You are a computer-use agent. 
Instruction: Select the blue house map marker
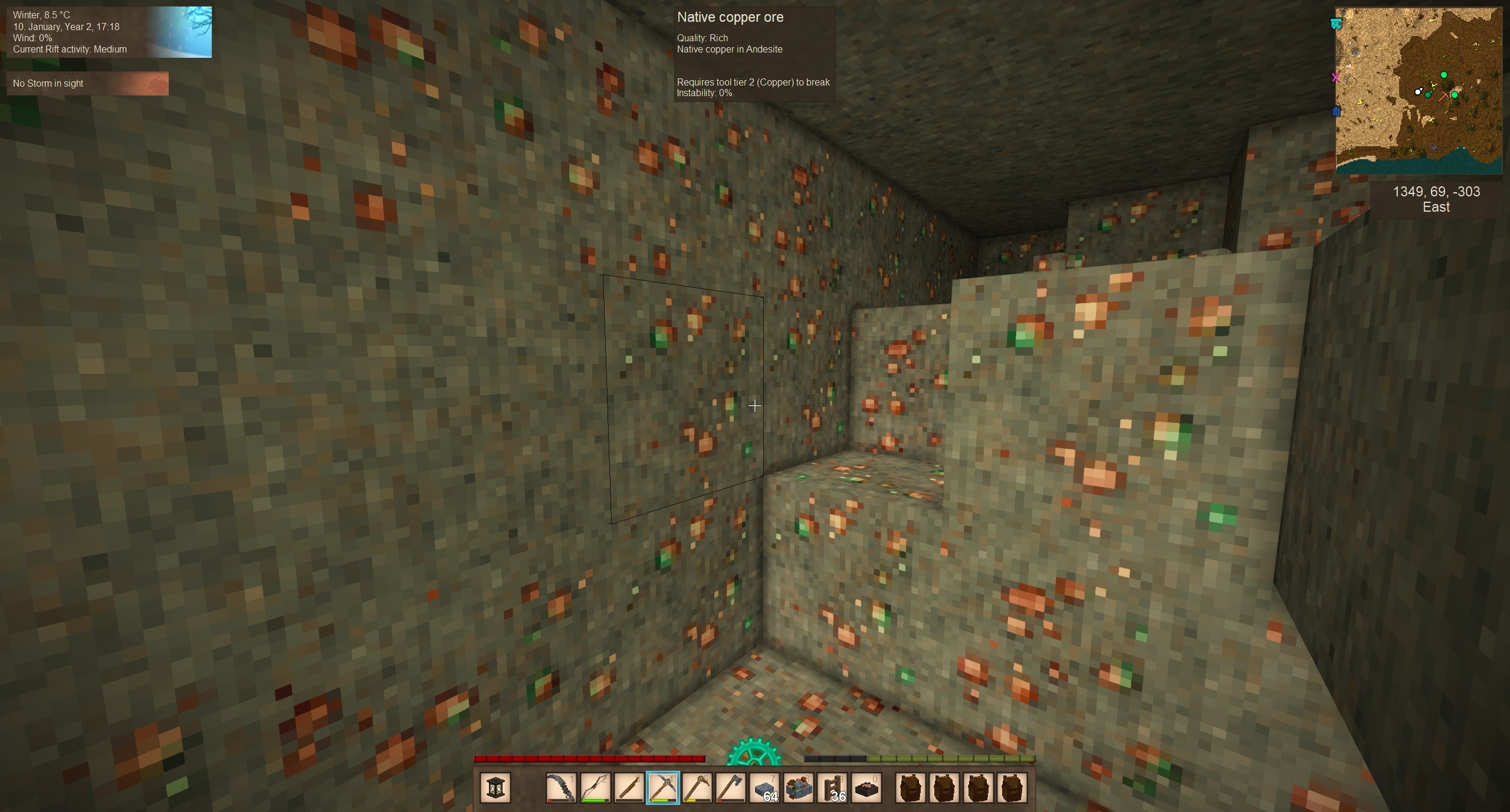1337,111
